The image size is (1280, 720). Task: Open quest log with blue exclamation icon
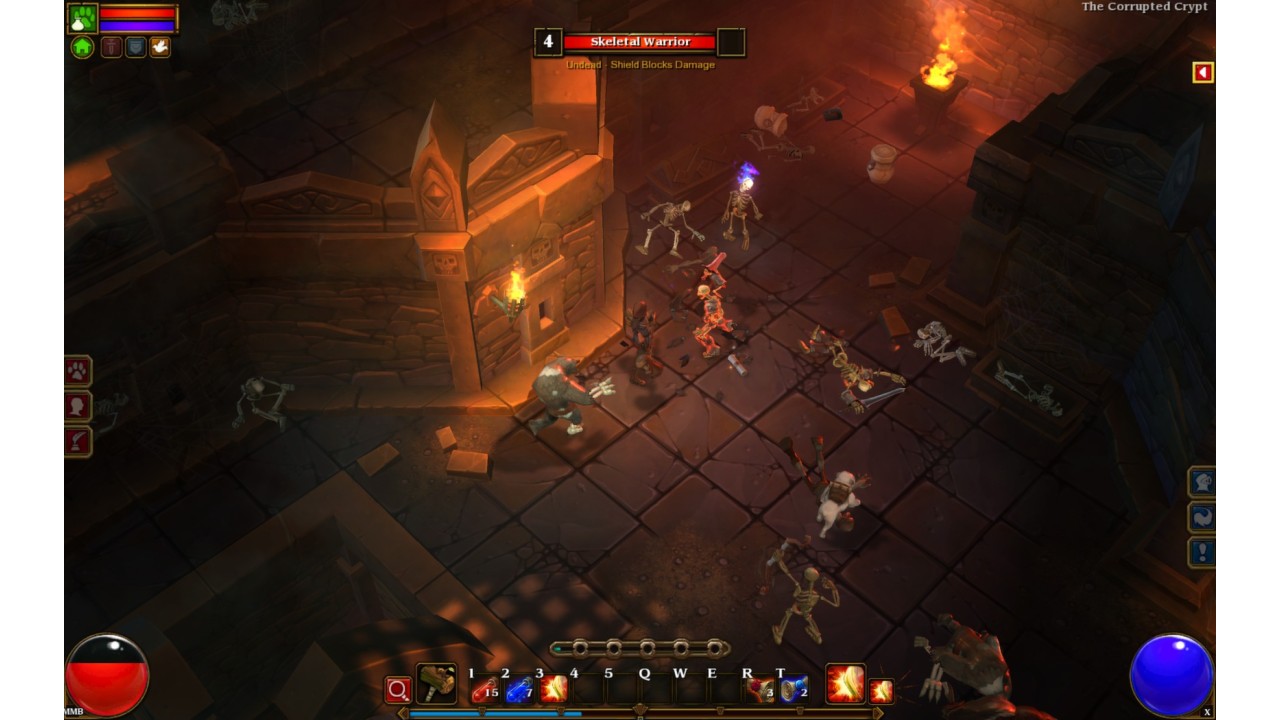click(1202, 552)
